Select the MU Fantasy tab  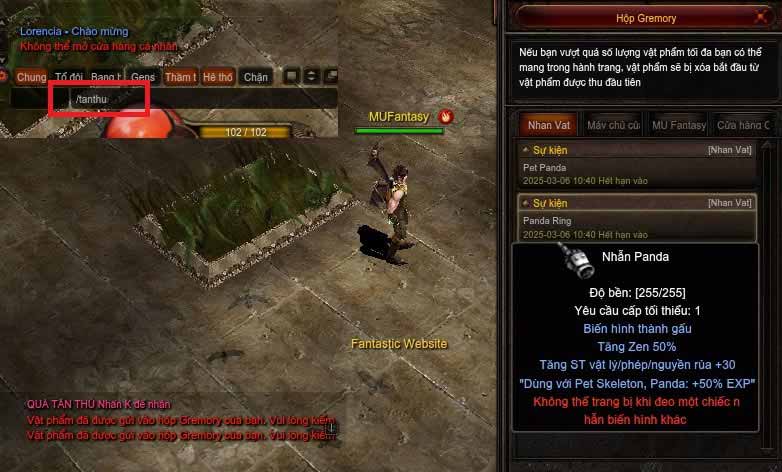point(678,125)
